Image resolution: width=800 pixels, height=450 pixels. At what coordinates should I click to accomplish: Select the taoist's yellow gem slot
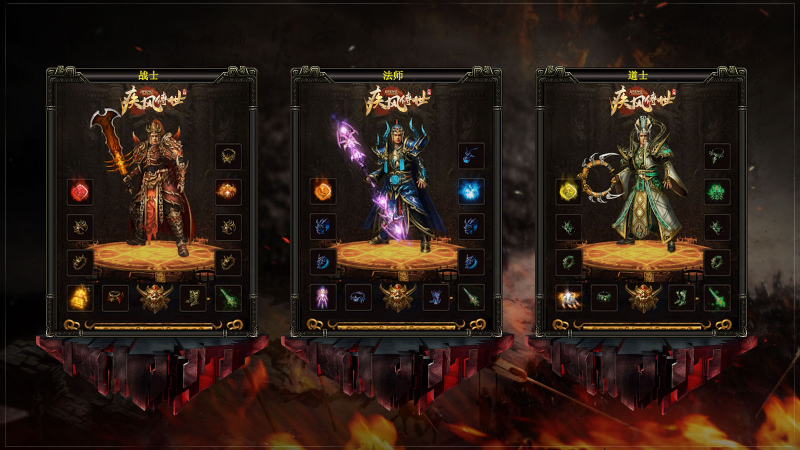568,191
